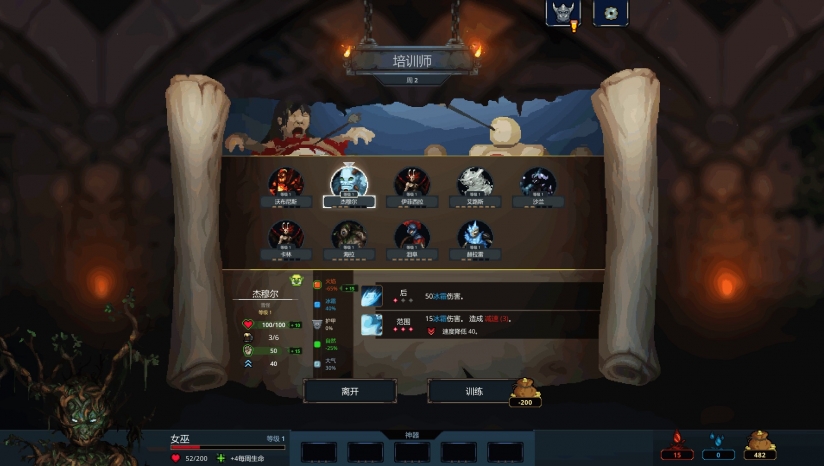The height and width of the screenshot is (466, 824).
Task: Choose the ice monster 杰穆尔
Action: click(x=349, y=183)
